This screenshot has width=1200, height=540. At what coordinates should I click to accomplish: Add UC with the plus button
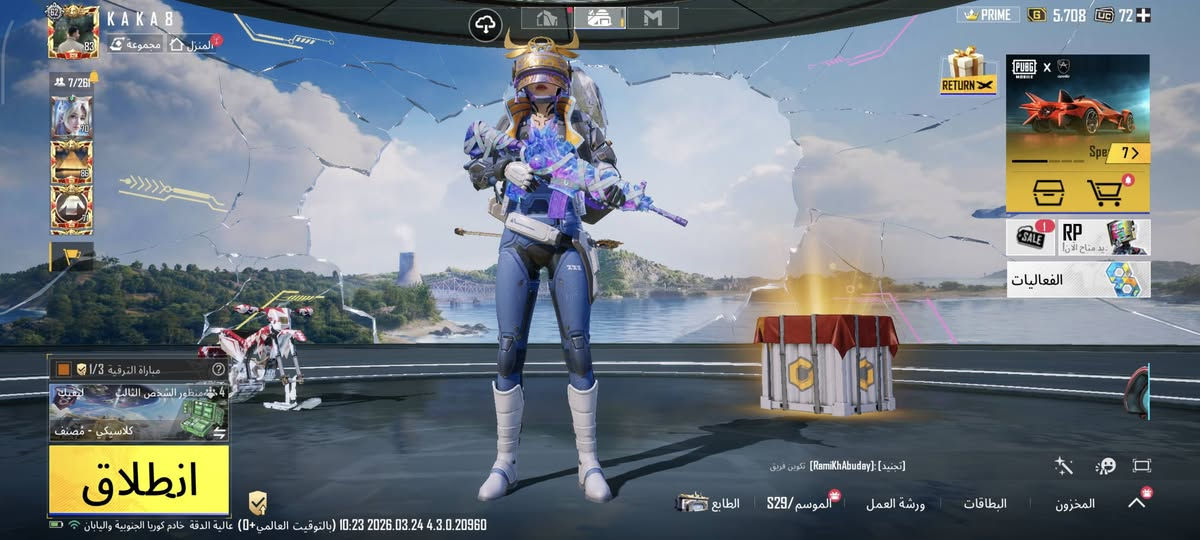[x=1143, y=15]
